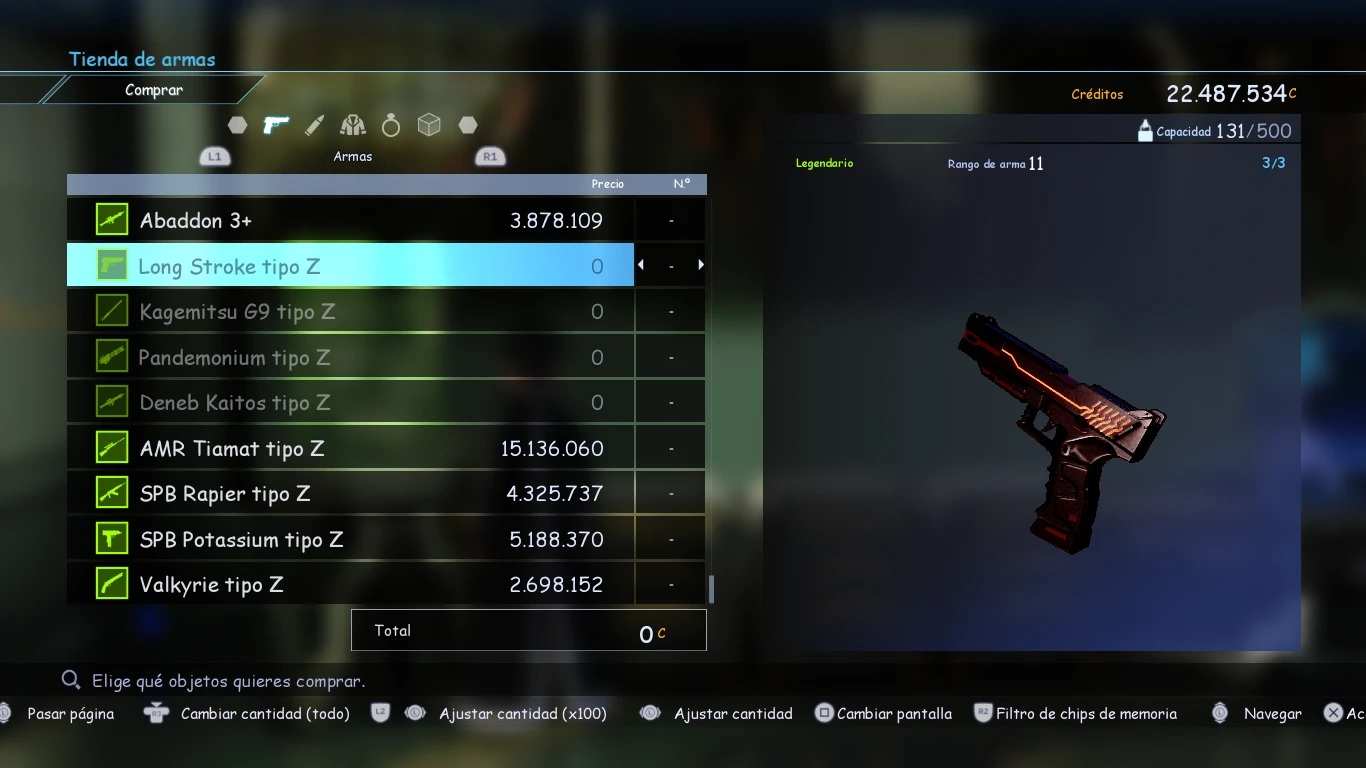1366x768 pixels.
Task: Decrease quantity with the left arrow
Action: click(641, 265)
